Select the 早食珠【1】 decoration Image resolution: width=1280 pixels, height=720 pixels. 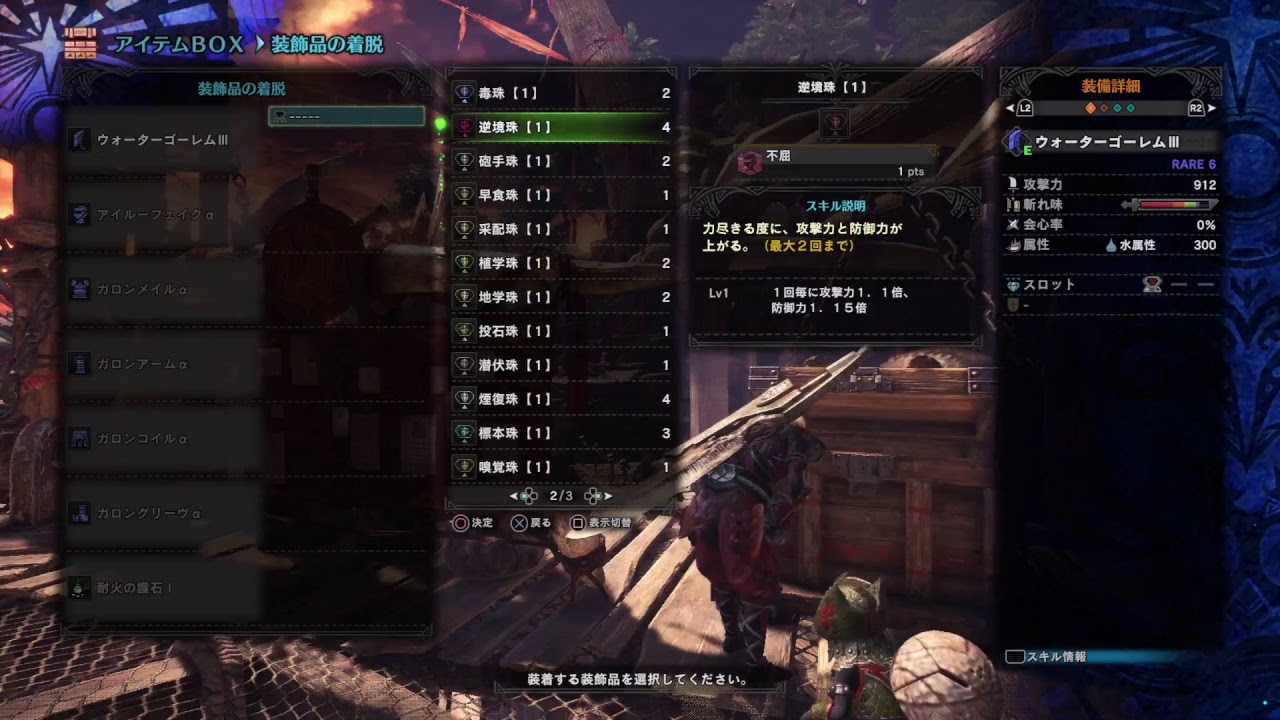[560, 195]
